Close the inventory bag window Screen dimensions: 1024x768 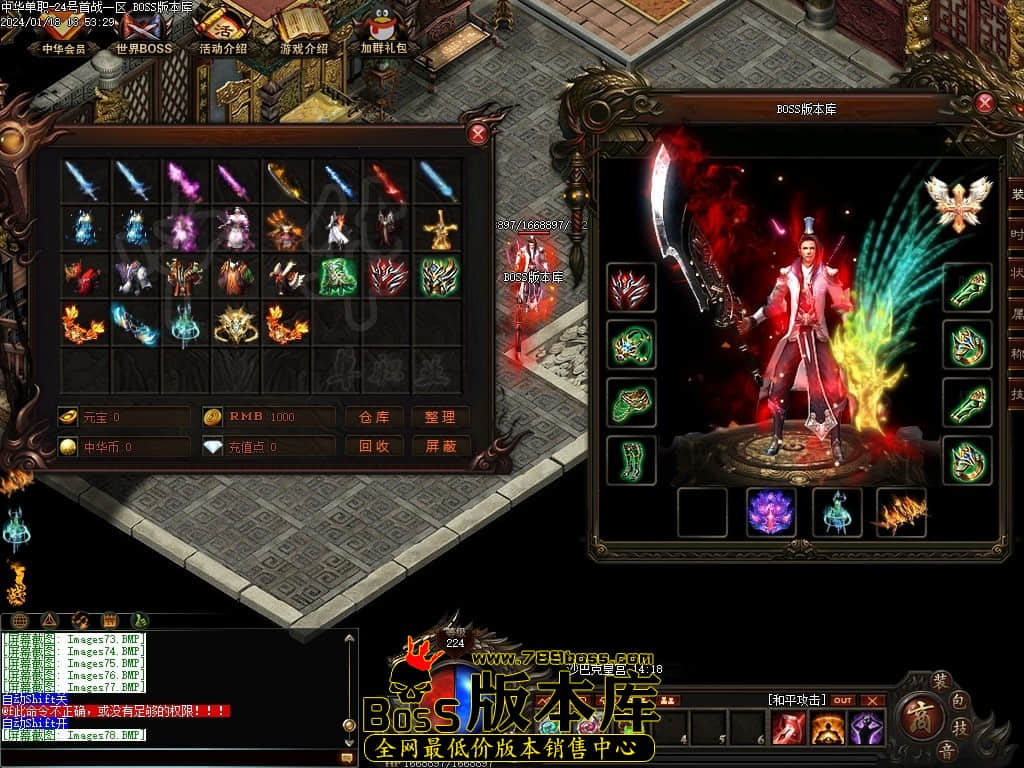[479, 133]
